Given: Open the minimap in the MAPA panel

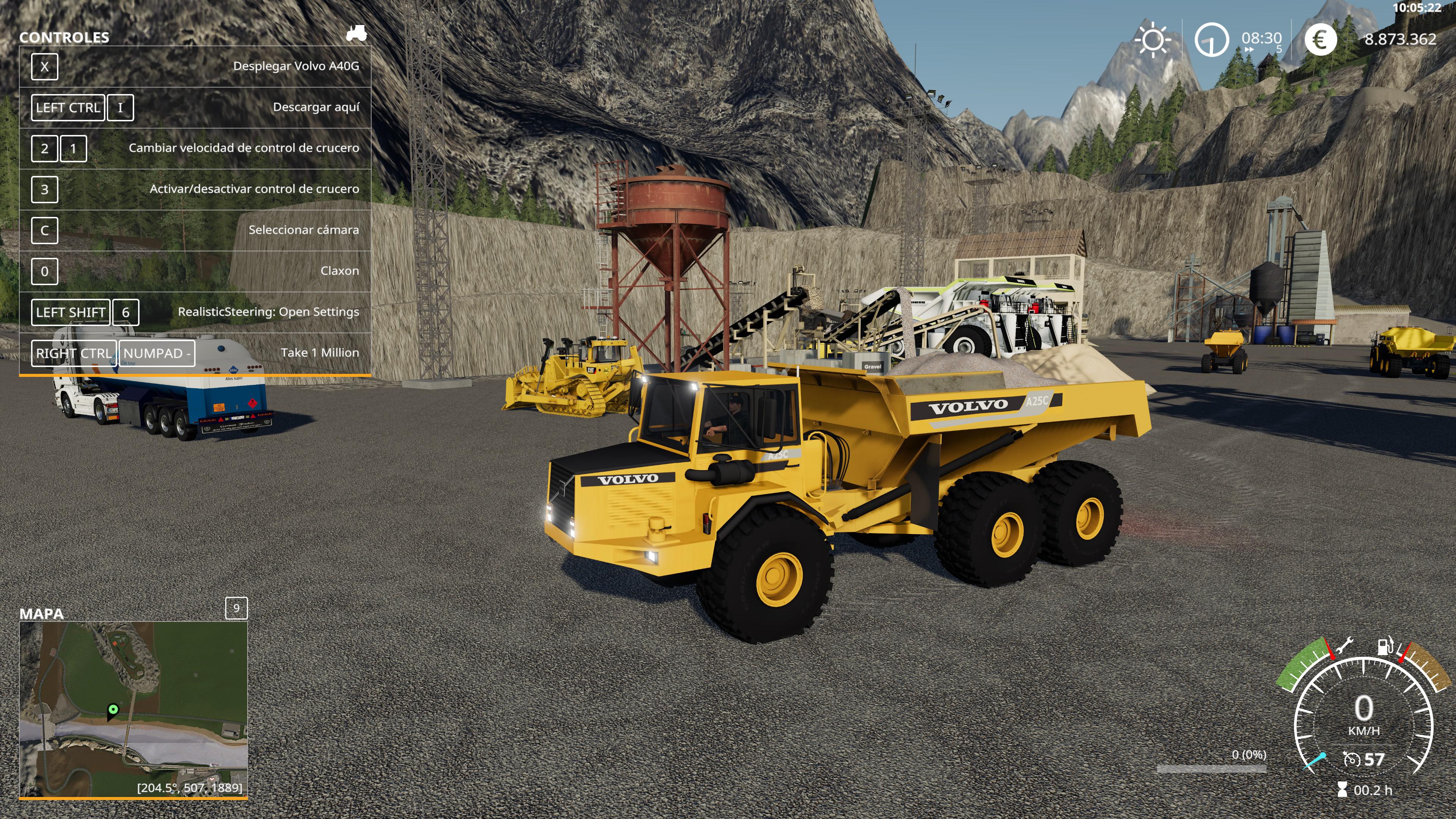Looking at the screenshot, I should (x=133, y=709).
